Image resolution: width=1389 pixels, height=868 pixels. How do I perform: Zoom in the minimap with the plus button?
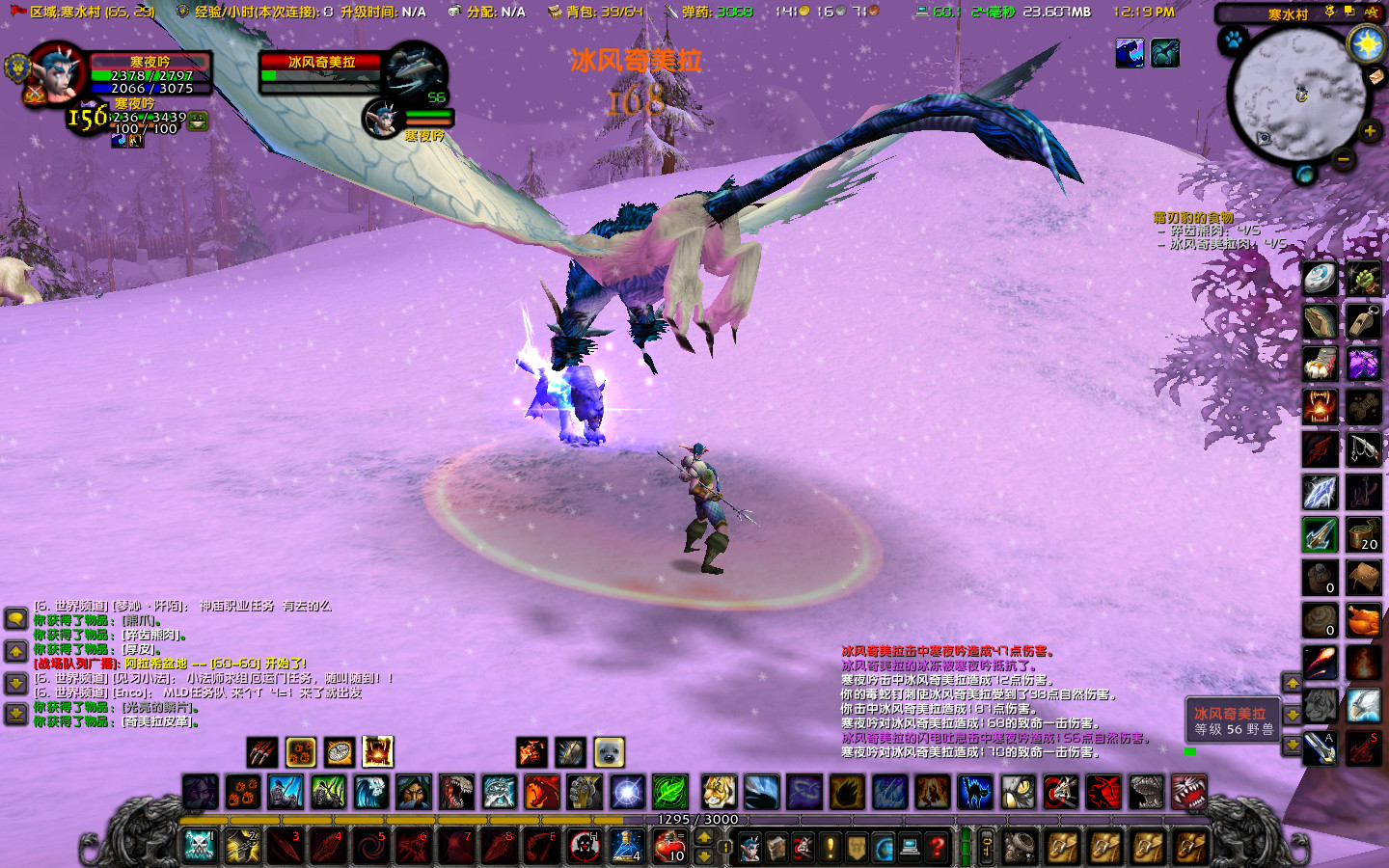[x=1369, y=131]
